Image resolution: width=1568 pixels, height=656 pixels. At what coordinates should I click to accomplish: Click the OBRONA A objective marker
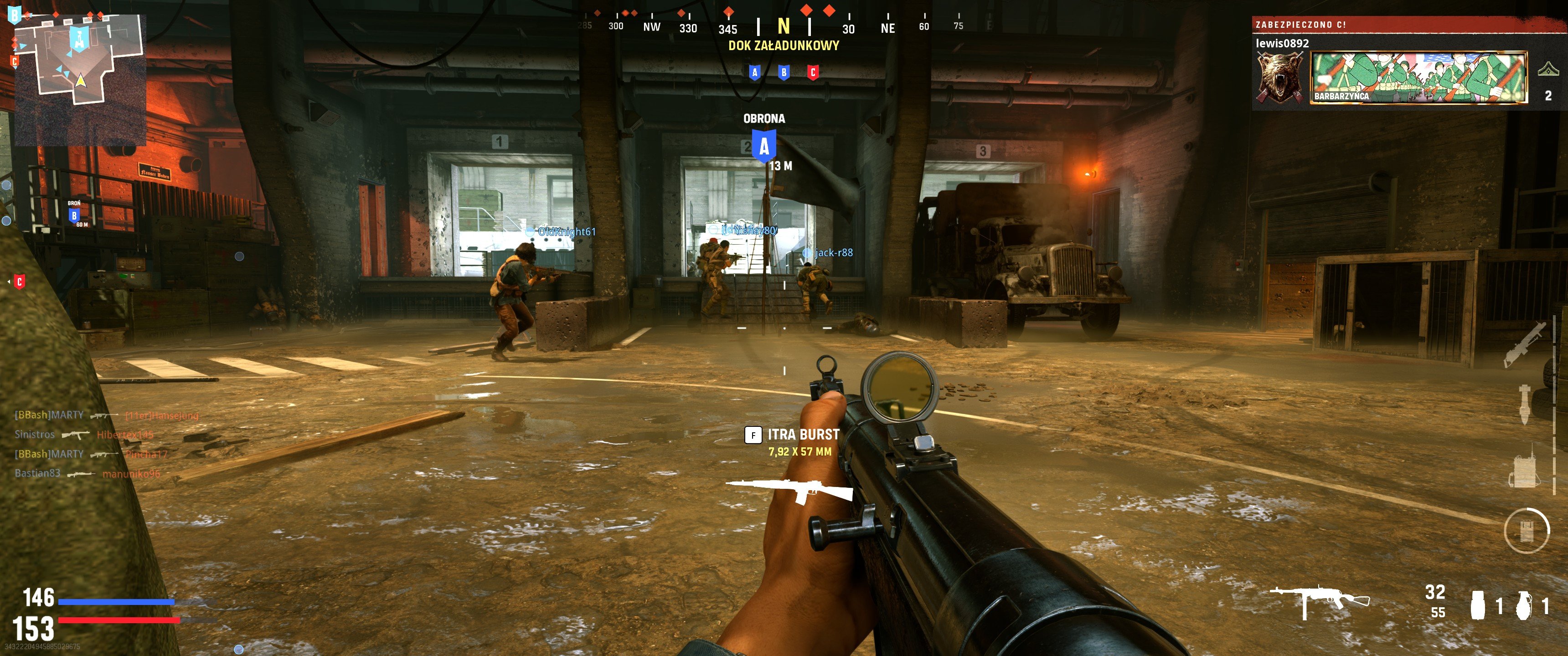point(764,146)
